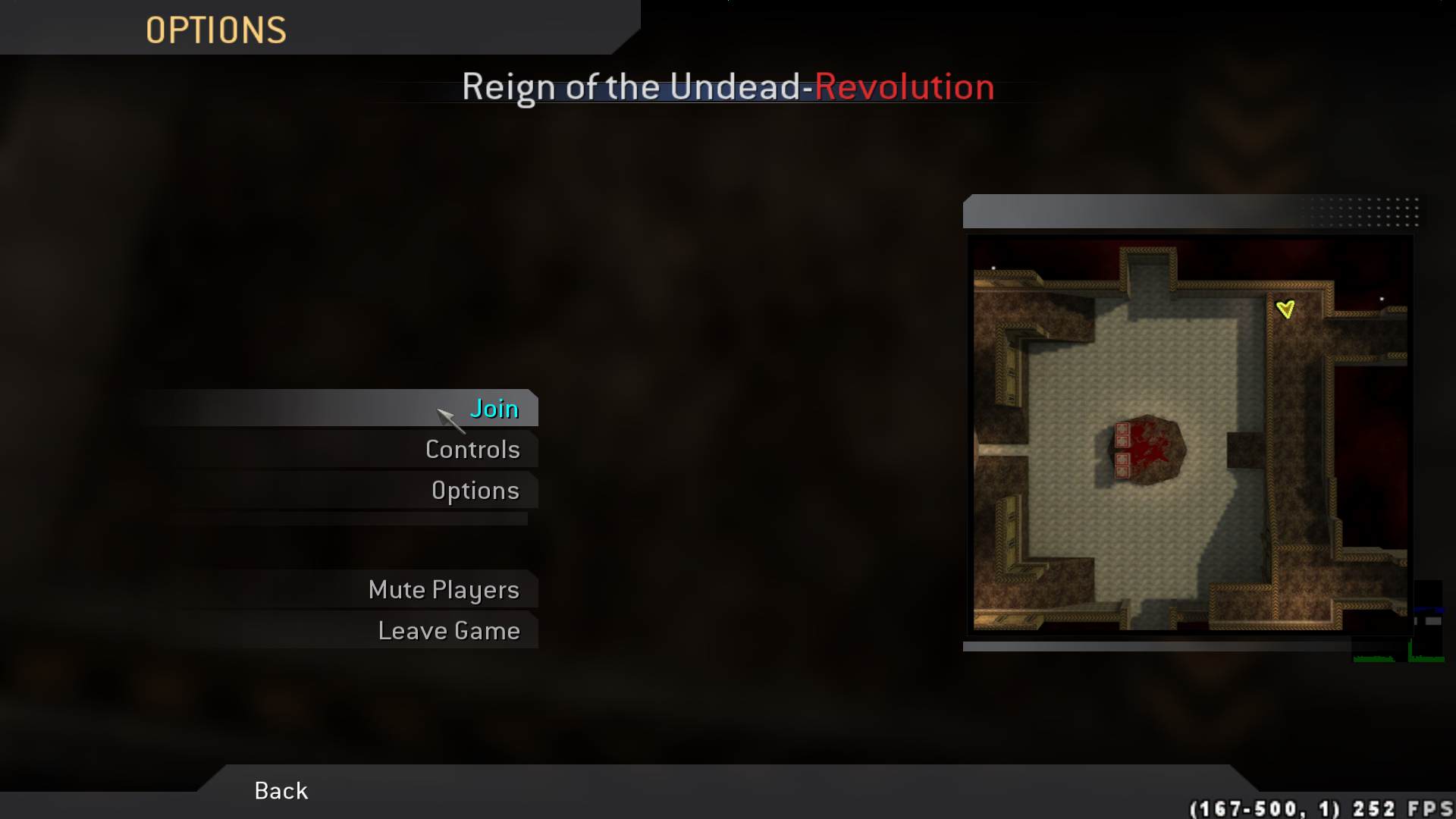Open the Options entry in the list
The height and width of the screenshot is (819, 1456).
(x=475, y=490)
